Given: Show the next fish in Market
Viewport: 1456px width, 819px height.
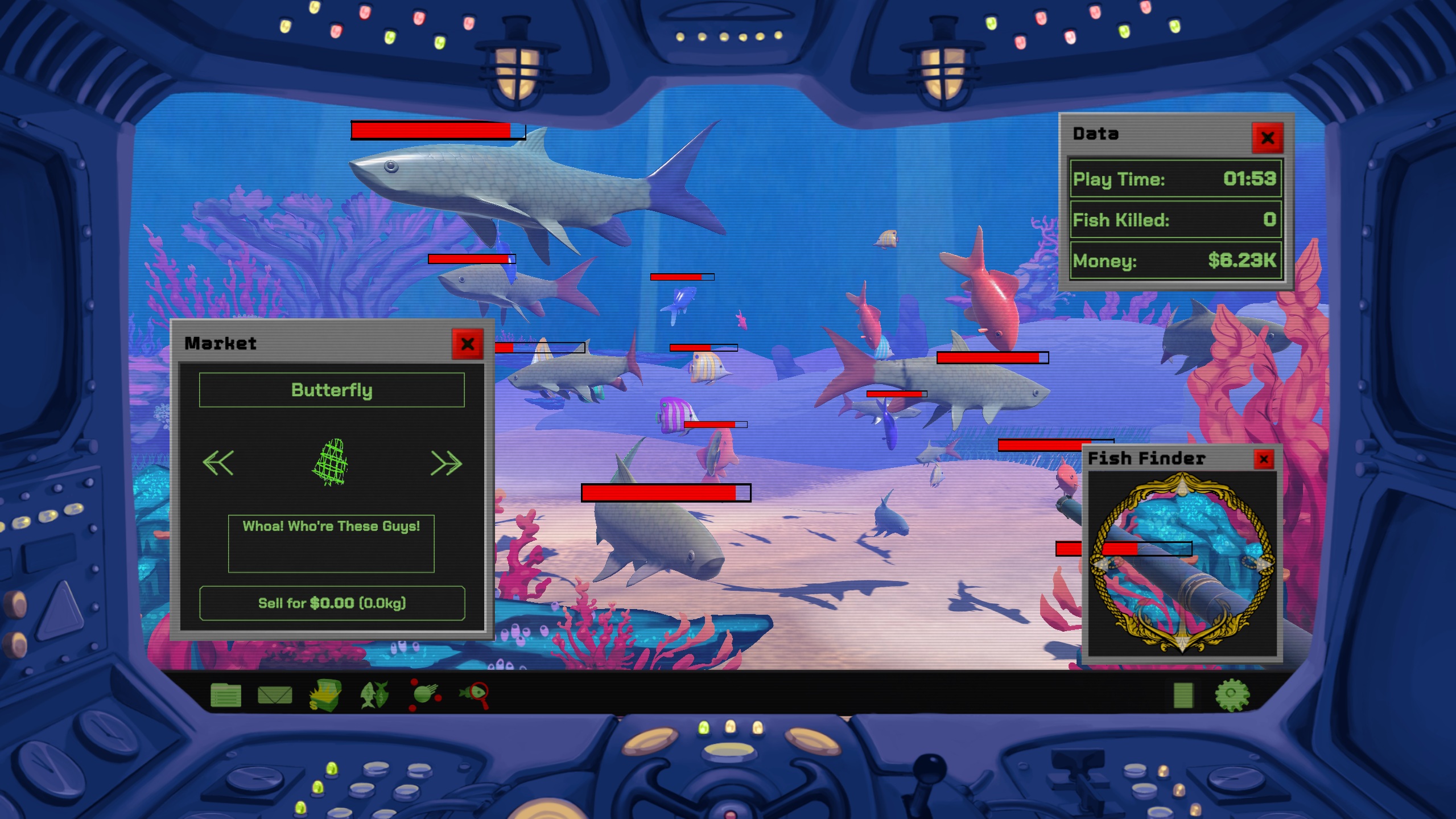Looking at the screenshot, I should click(446, 463).
